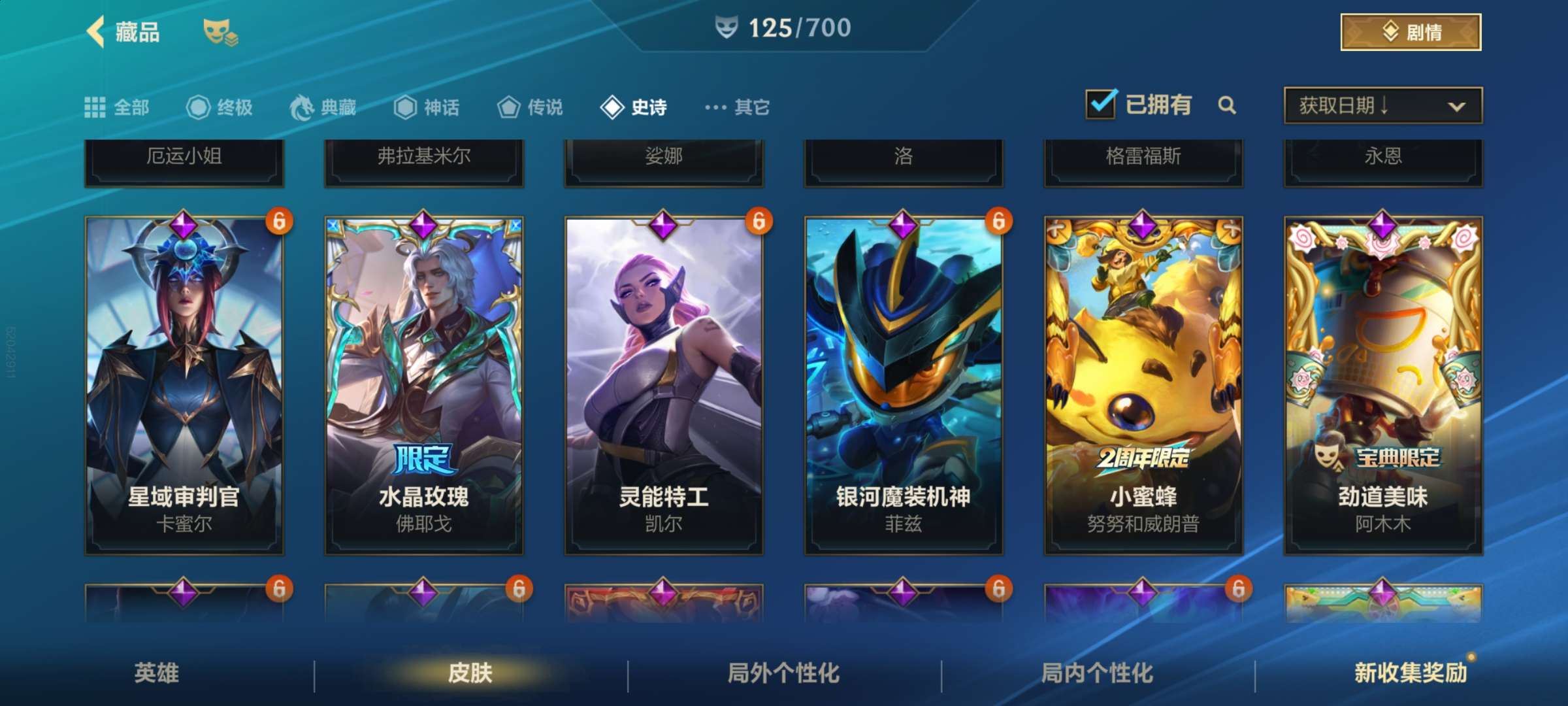The width and height of the screenshot is (1568, 706).
Task: Pick the 小蜜蜂 努努和威朗普 skin card
Action: [x=1143, y=386]
